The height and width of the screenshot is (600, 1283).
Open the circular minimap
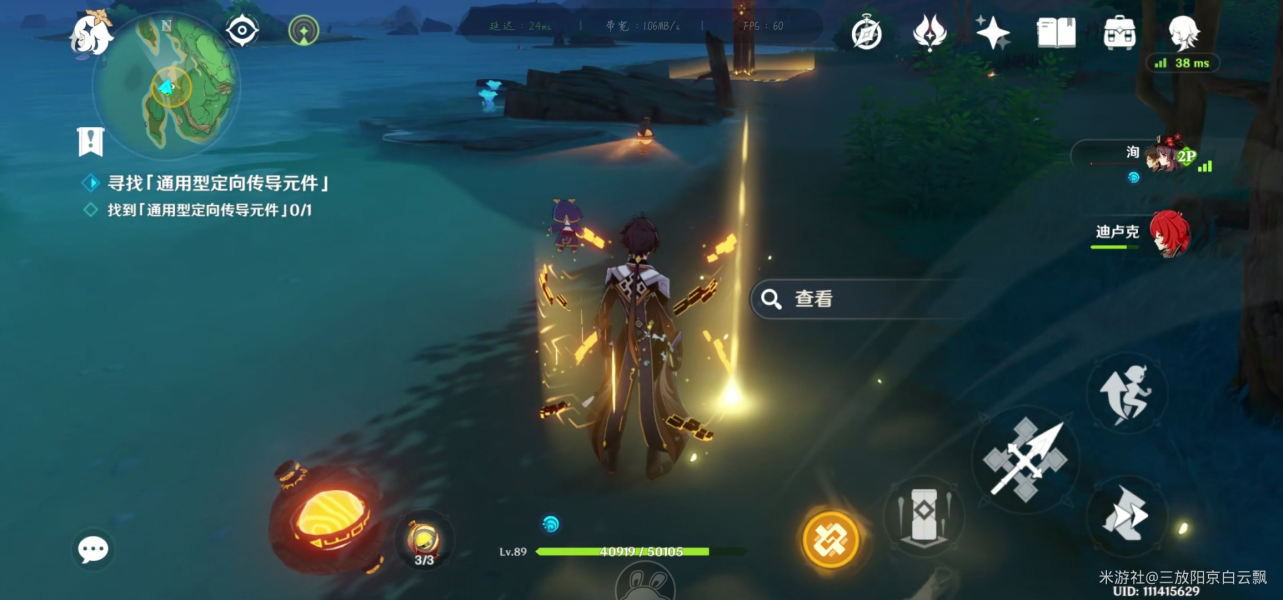click(x=165, y=88)
